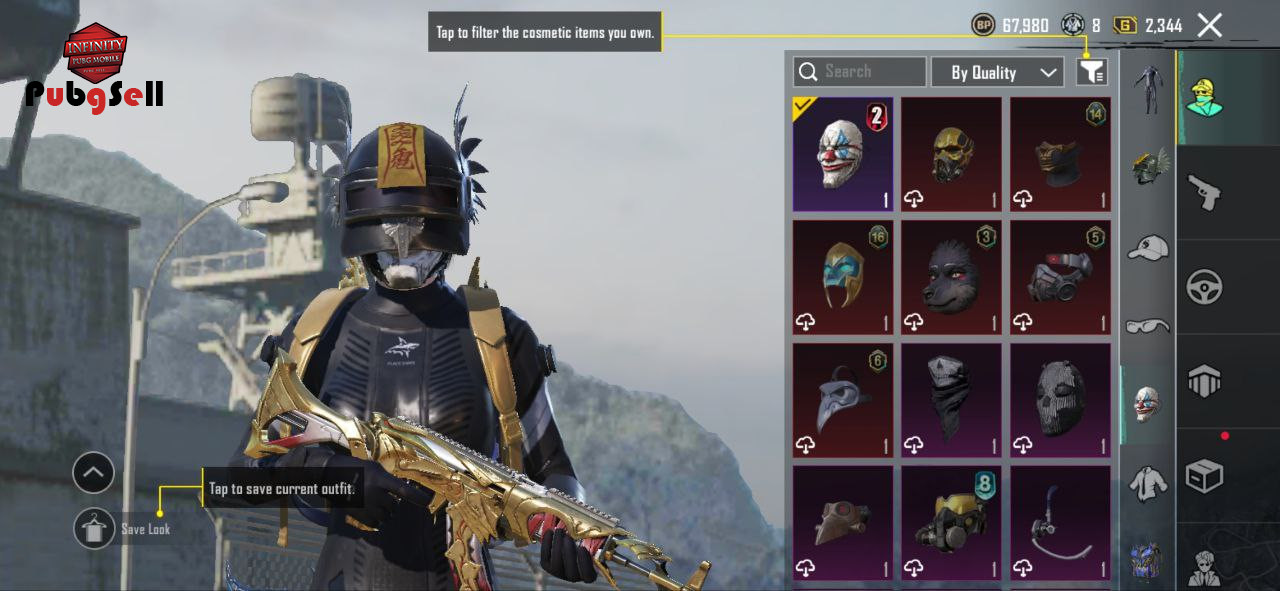Select the dark knitted face mask
This screenshot has width=1280, height=591.
[1060, 400]
